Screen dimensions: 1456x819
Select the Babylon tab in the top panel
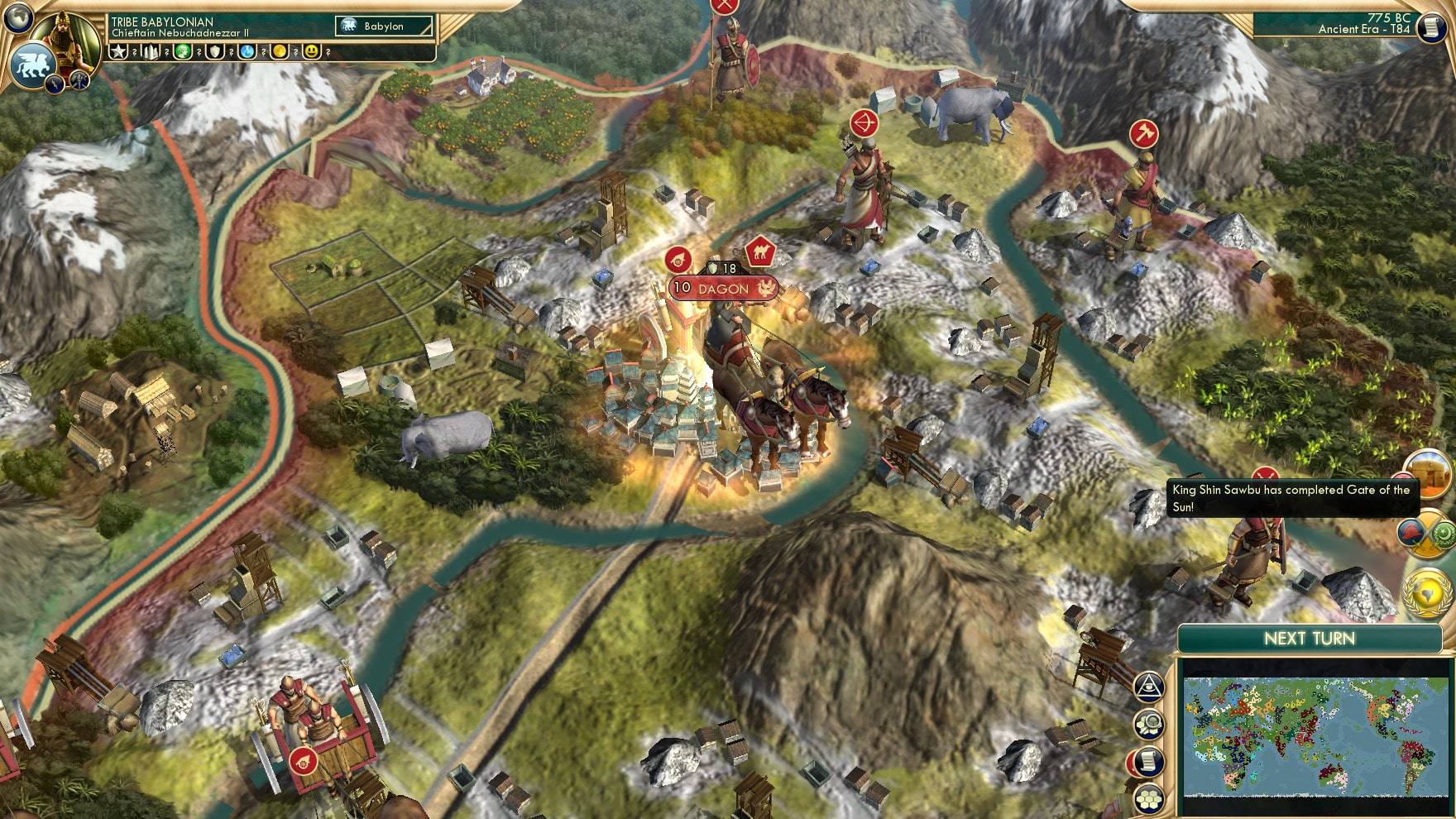coord(382,26)
